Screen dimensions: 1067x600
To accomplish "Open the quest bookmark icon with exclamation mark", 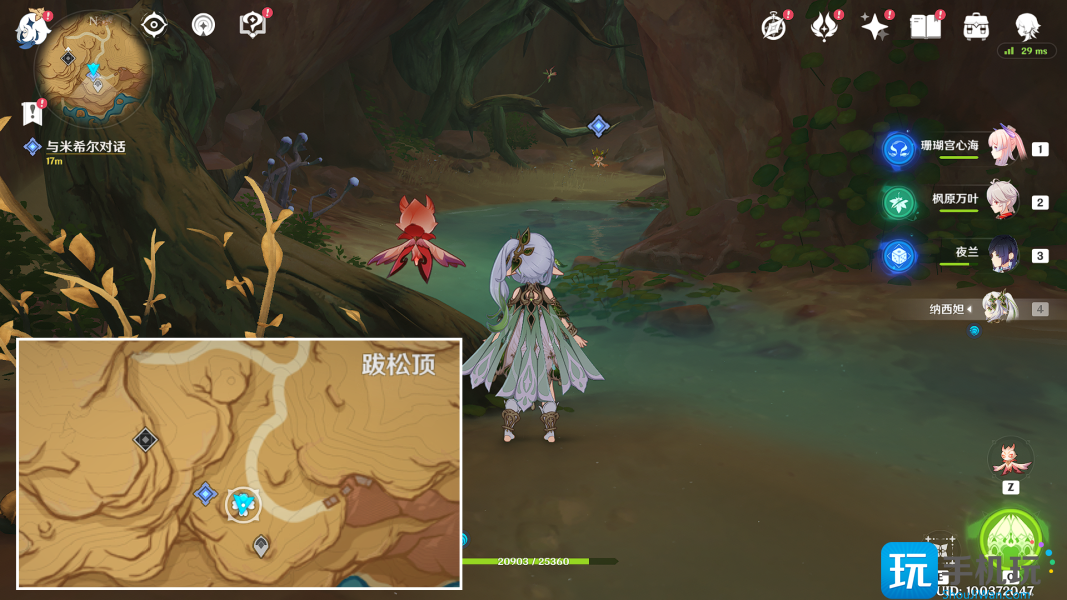I will [33, 113].
